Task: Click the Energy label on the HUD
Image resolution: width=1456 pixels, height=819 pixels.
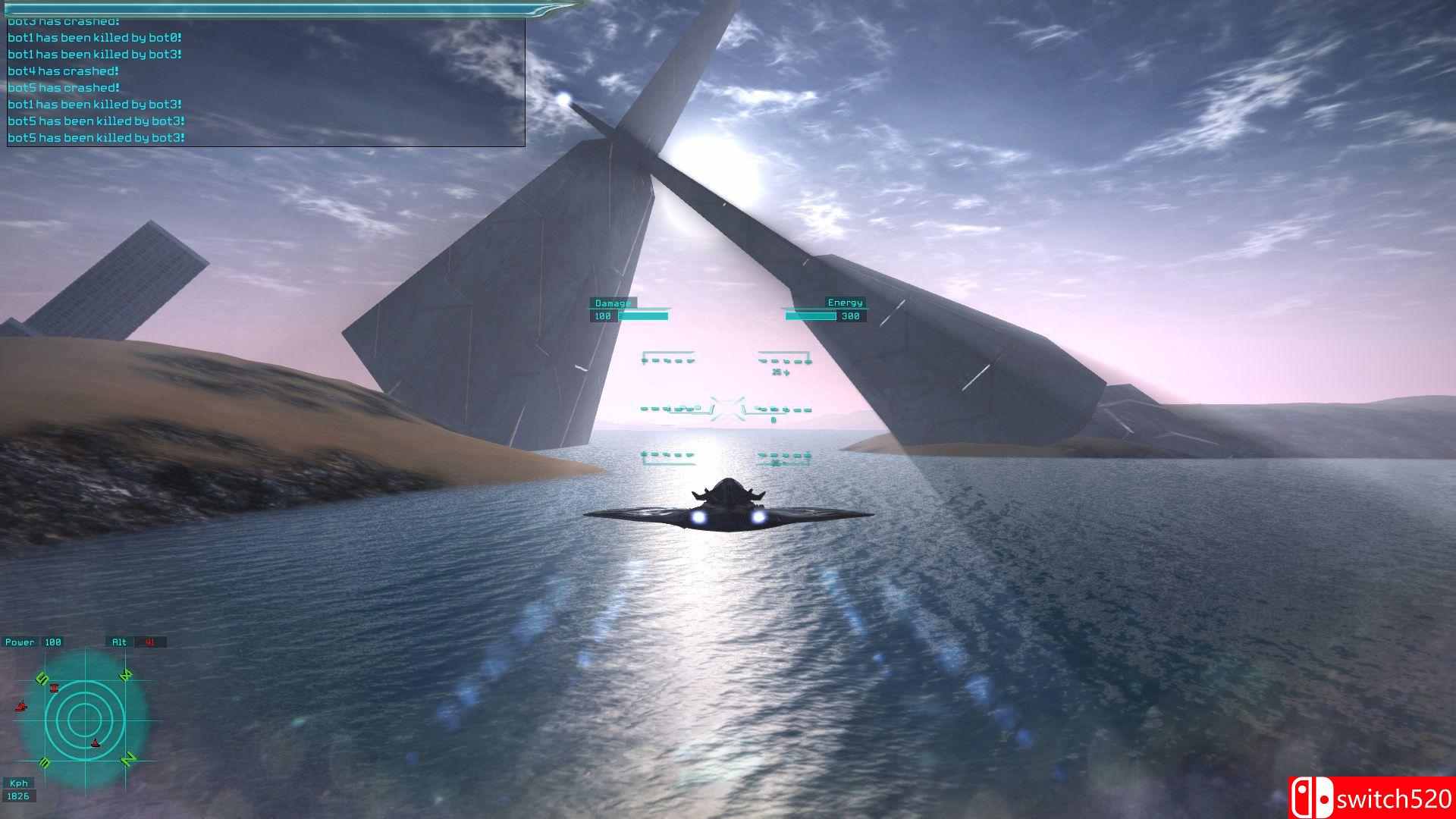Action: pyautogui.click(x=846, y=302)
